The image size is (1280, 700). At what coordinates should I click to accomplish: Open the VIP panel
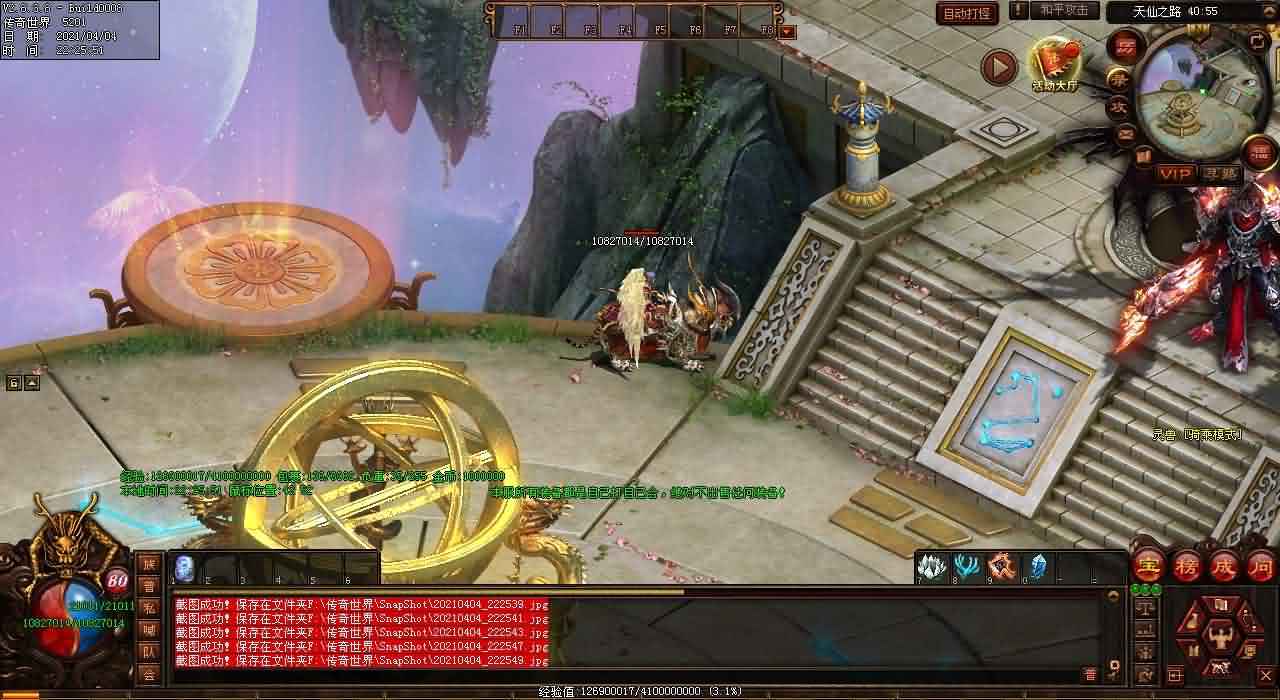coord(1176,174)
